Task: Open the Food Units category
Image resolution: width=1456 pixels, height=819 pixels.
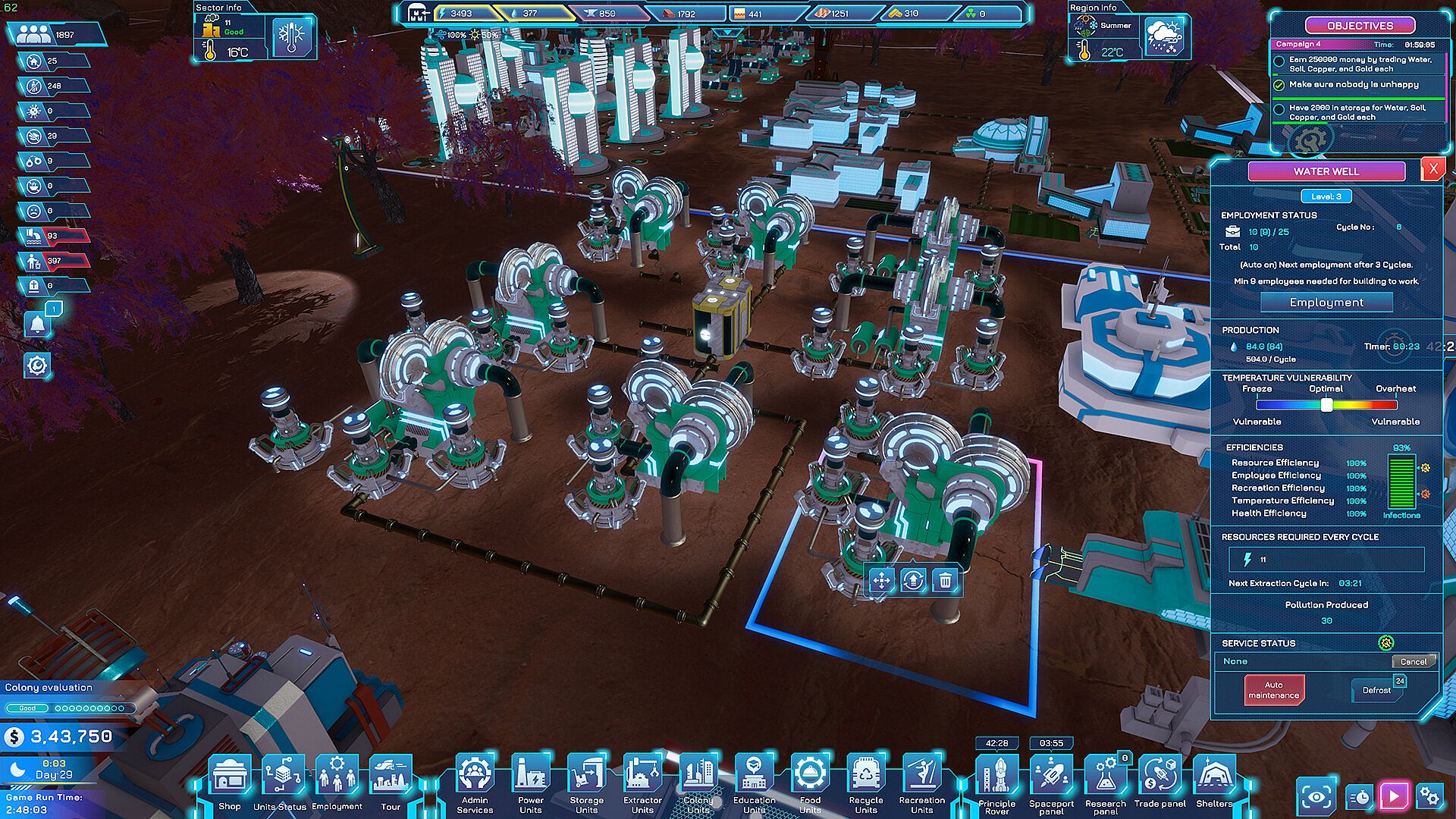Action: click(x=810, y=780)
